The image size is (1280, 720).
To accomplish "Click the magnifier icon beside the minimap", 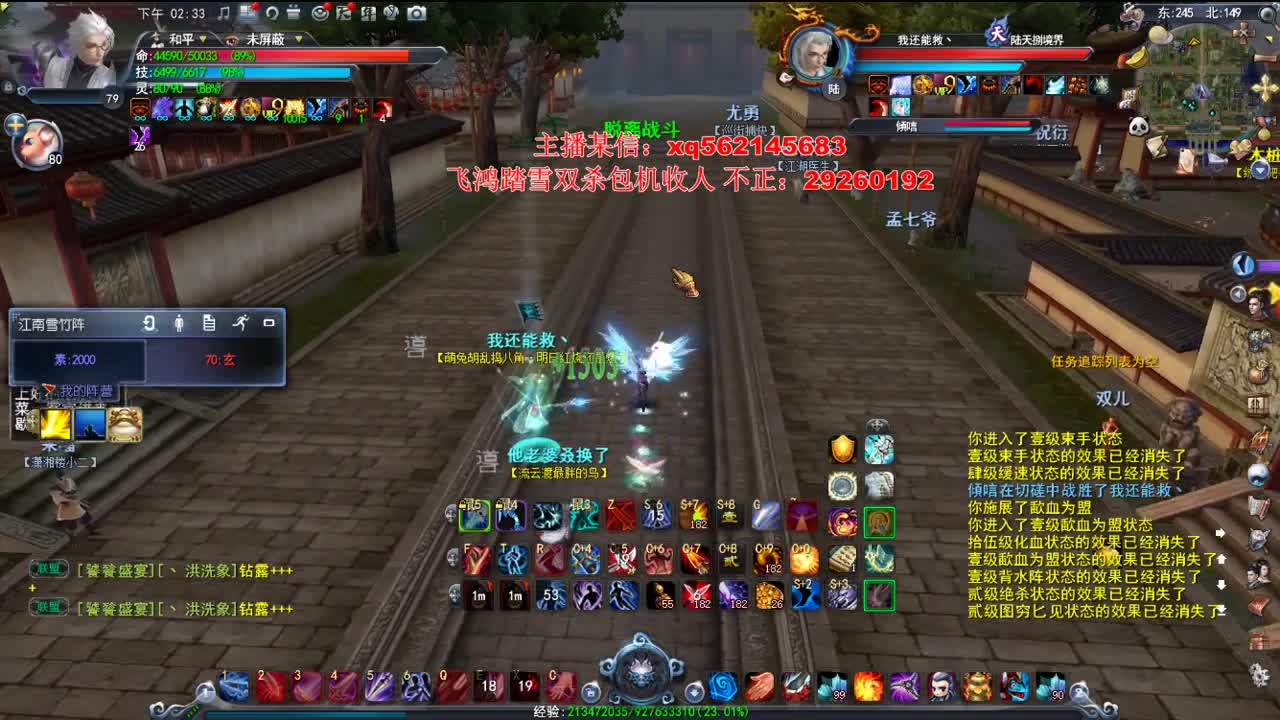I will pyautogui.click(x=1266, y=15).
